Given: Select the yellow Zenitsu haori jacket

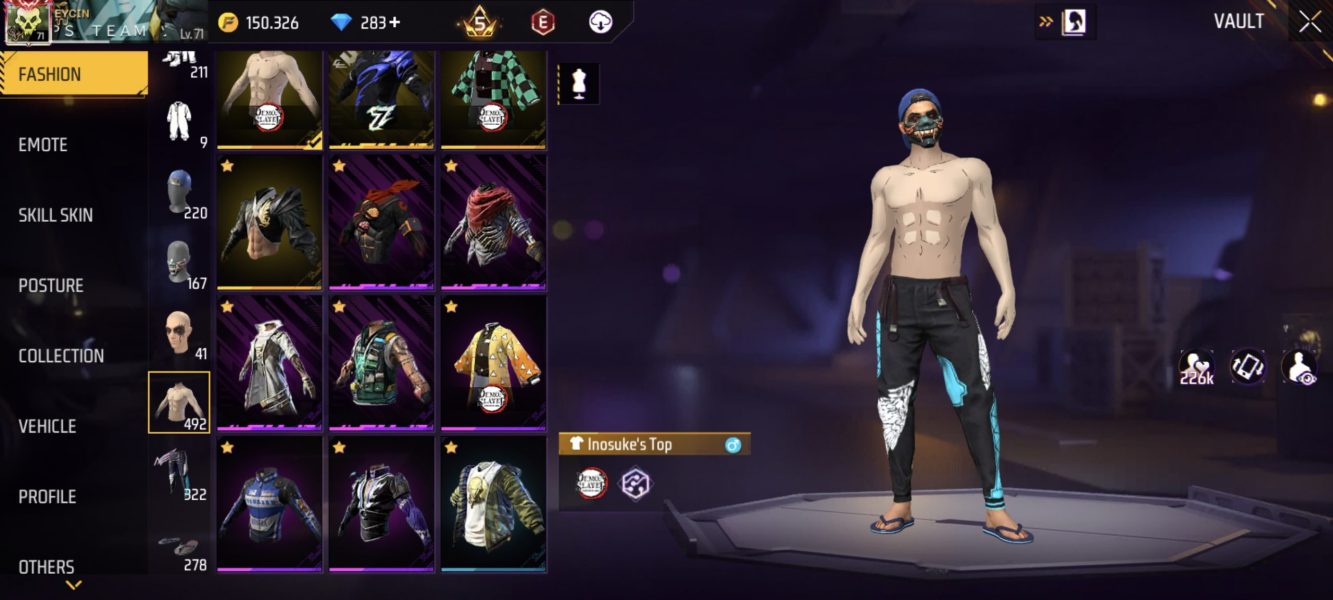Looking at the screenshot, I should (493, 361).
